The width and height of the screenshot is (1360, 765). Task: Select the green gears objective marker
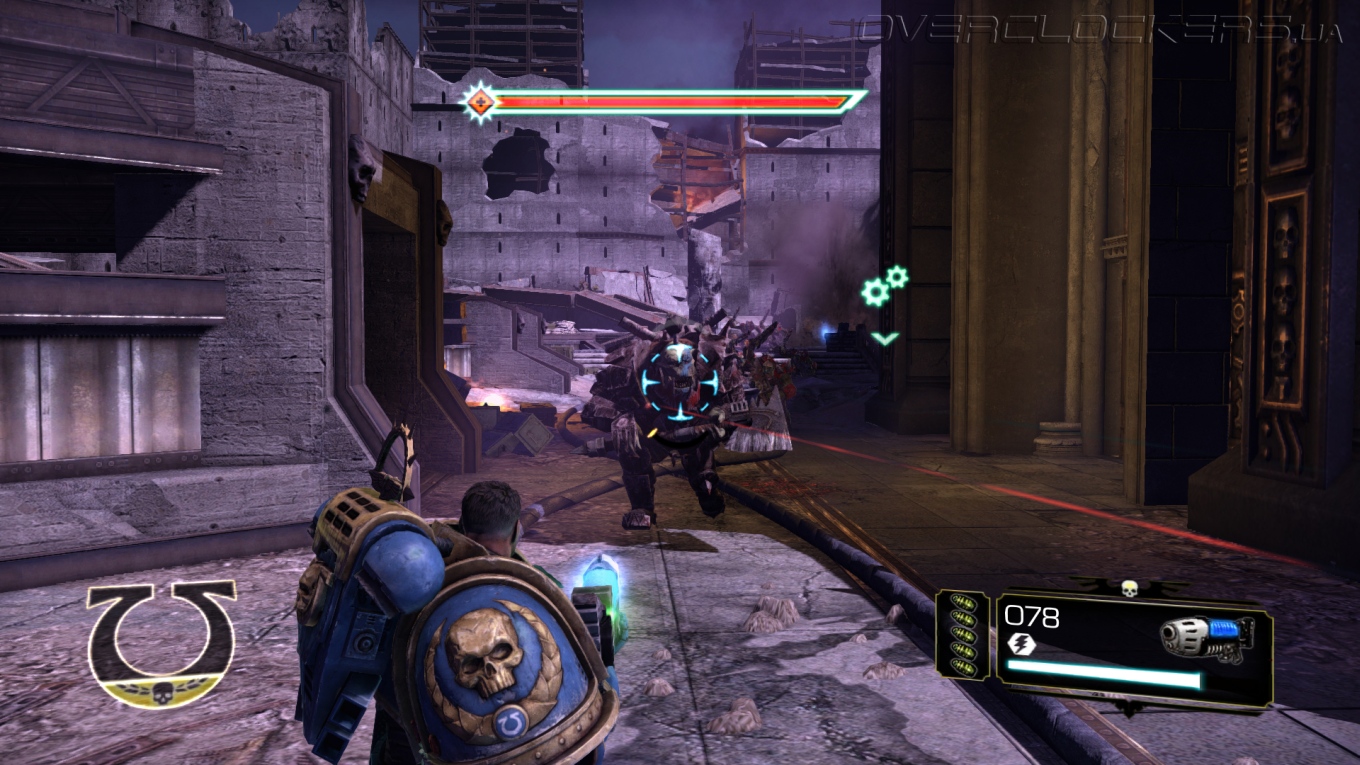coord(884,286)
